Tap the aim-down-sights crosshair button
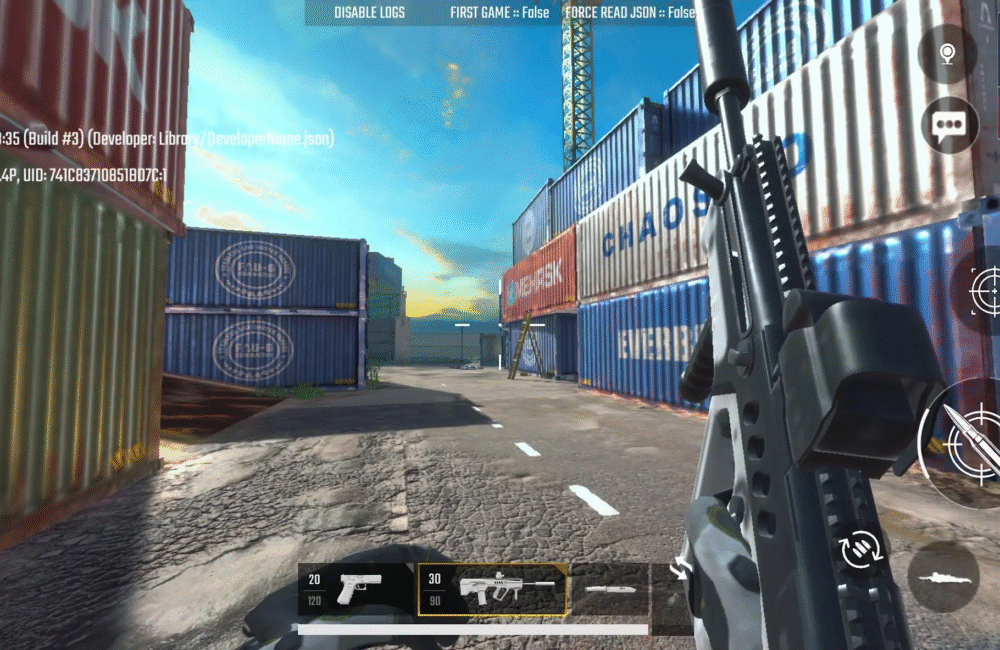This screenshot has height=650, width=1000. (984, 290)
